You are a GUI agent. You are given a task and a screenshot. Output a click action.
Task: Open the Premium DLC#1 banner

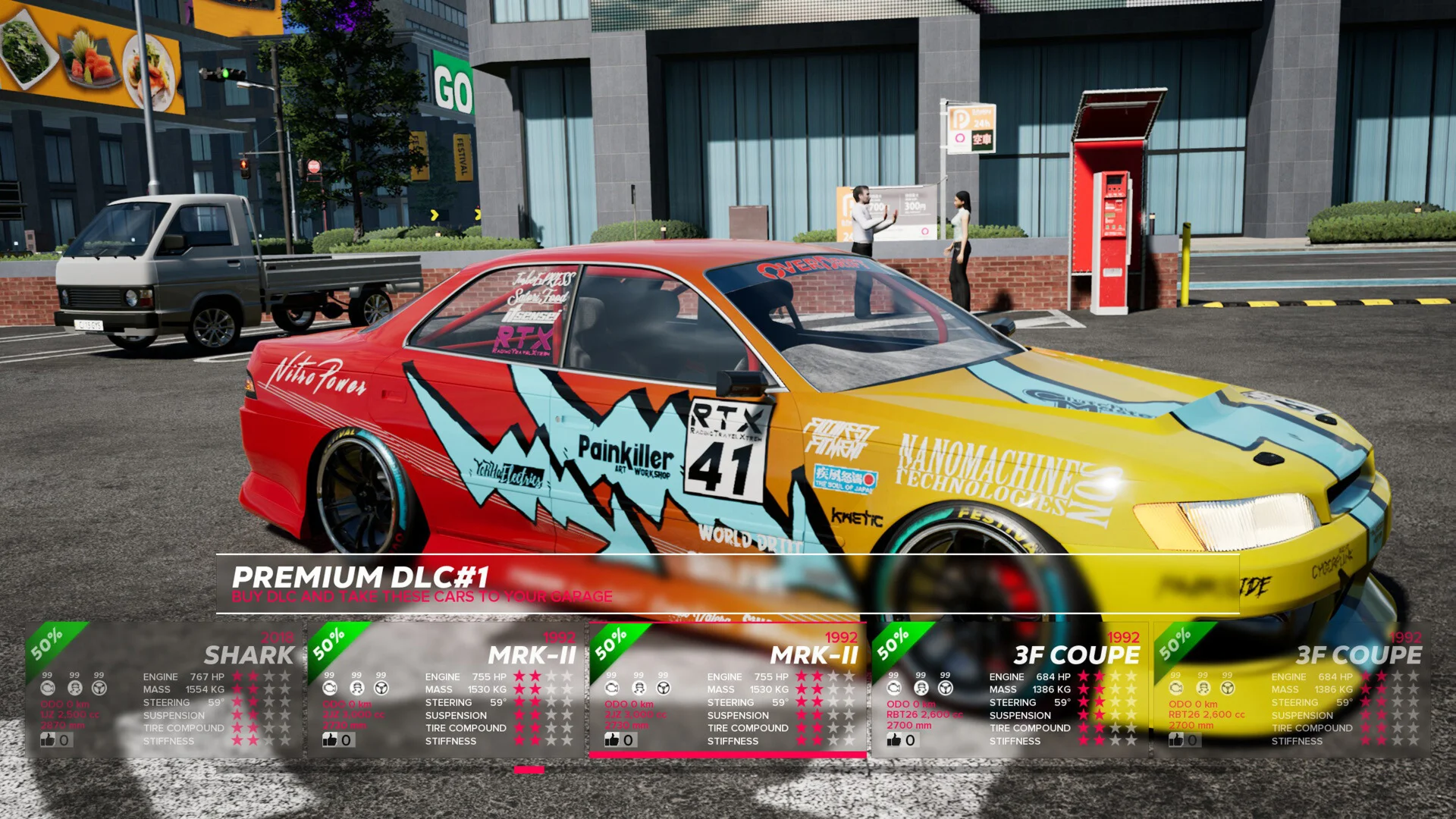click(x=726, y=584)
